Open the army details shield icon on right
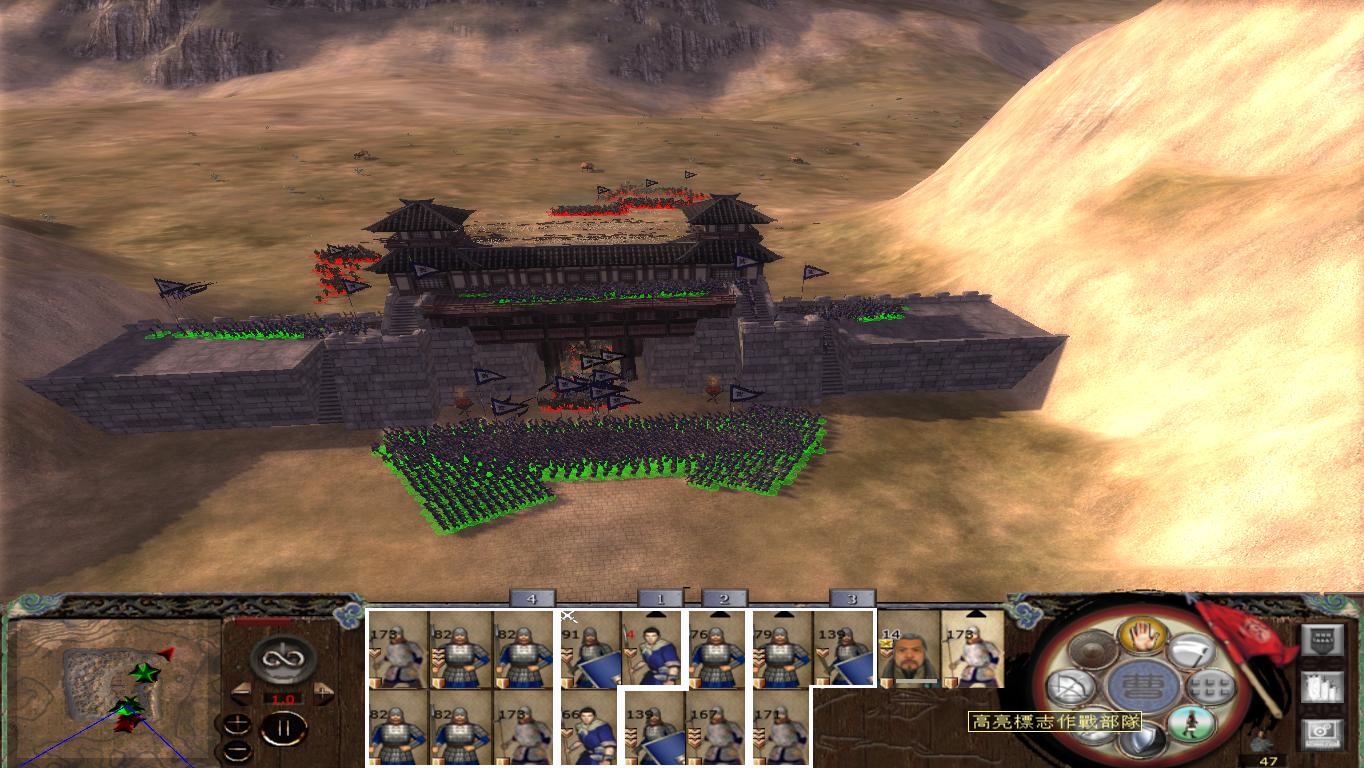The height and width of the screenshot is (768, 1364). (x=1322, y=638)
